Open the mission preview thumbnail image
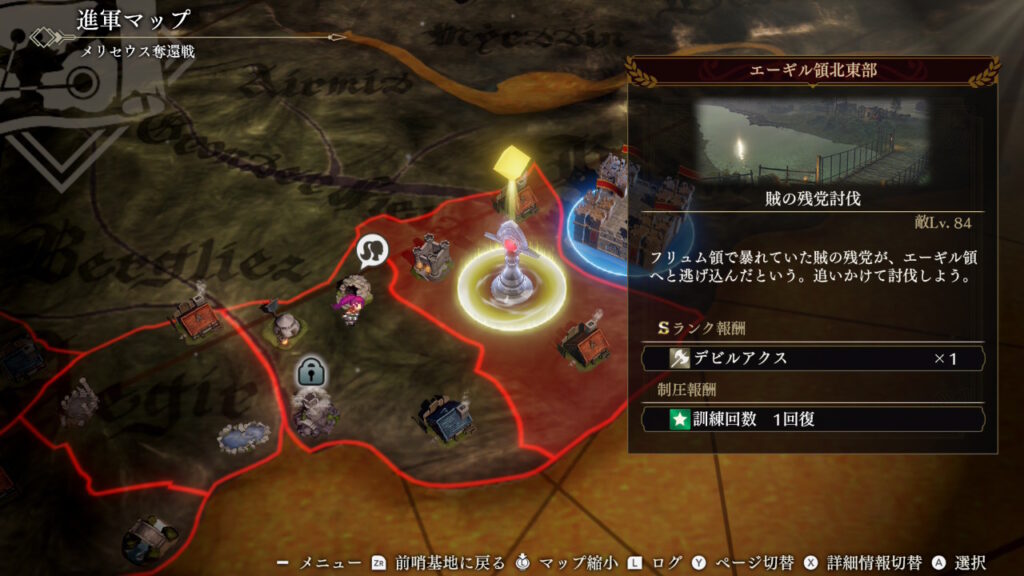1024x576 pixels. pos(812,143)
